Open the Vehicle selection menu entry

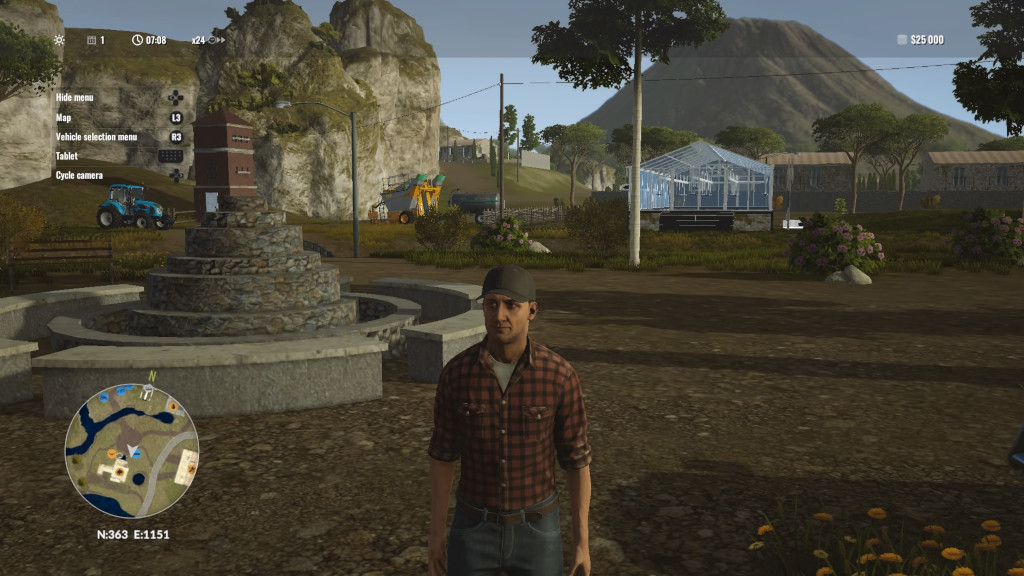click(97, 137)
